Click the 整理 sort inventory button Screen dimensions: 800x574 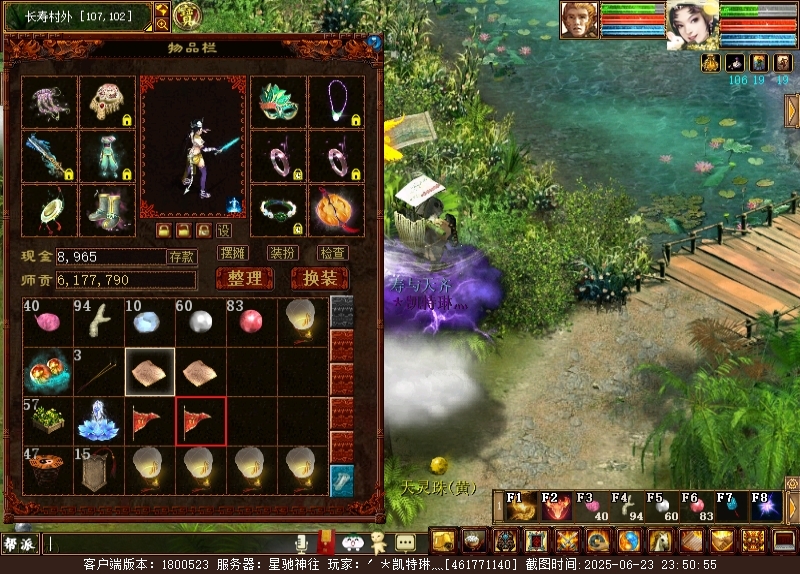tap(244, 279)
